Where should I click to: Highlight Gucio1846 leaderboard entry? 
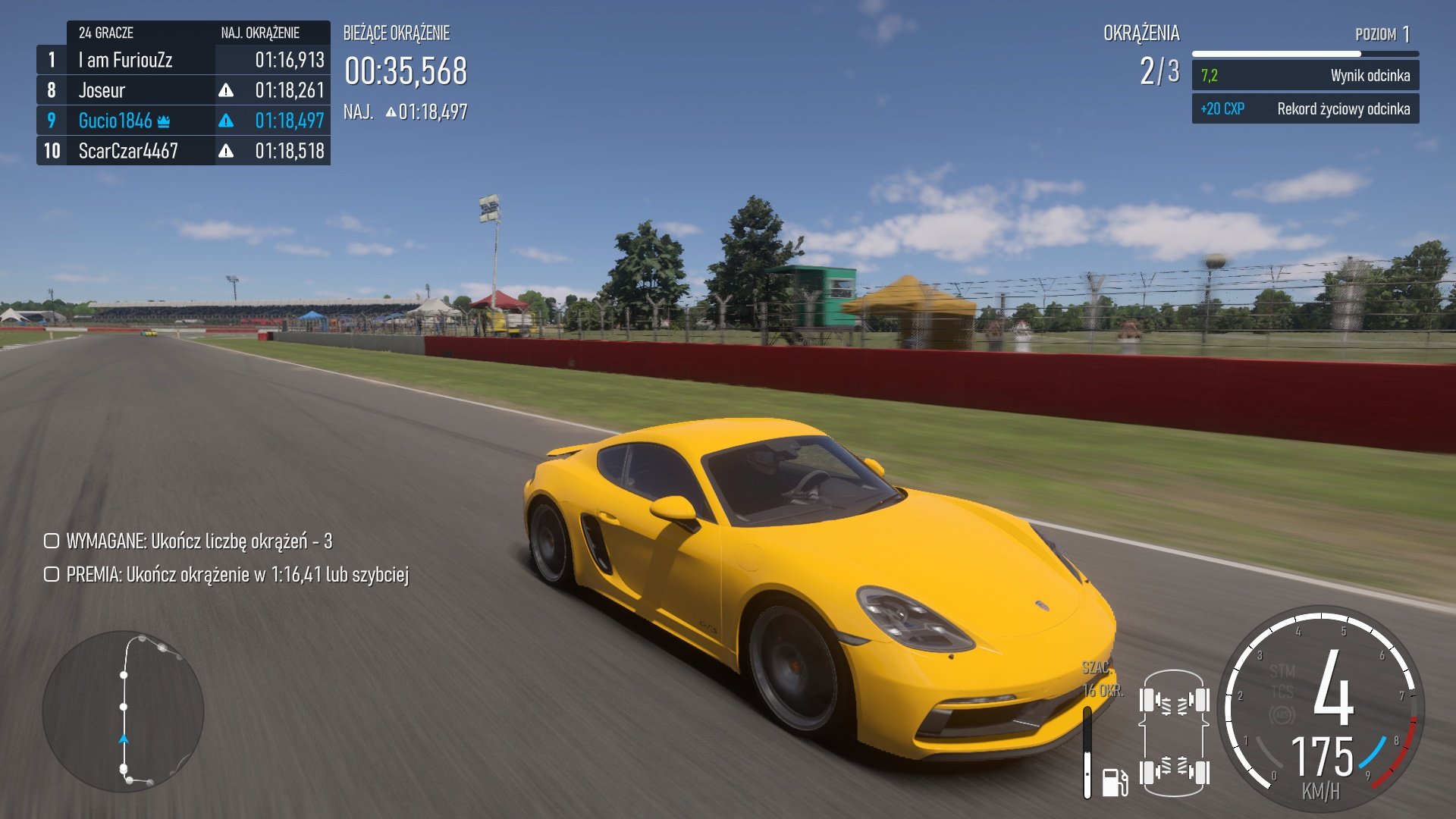click(184, 121)
